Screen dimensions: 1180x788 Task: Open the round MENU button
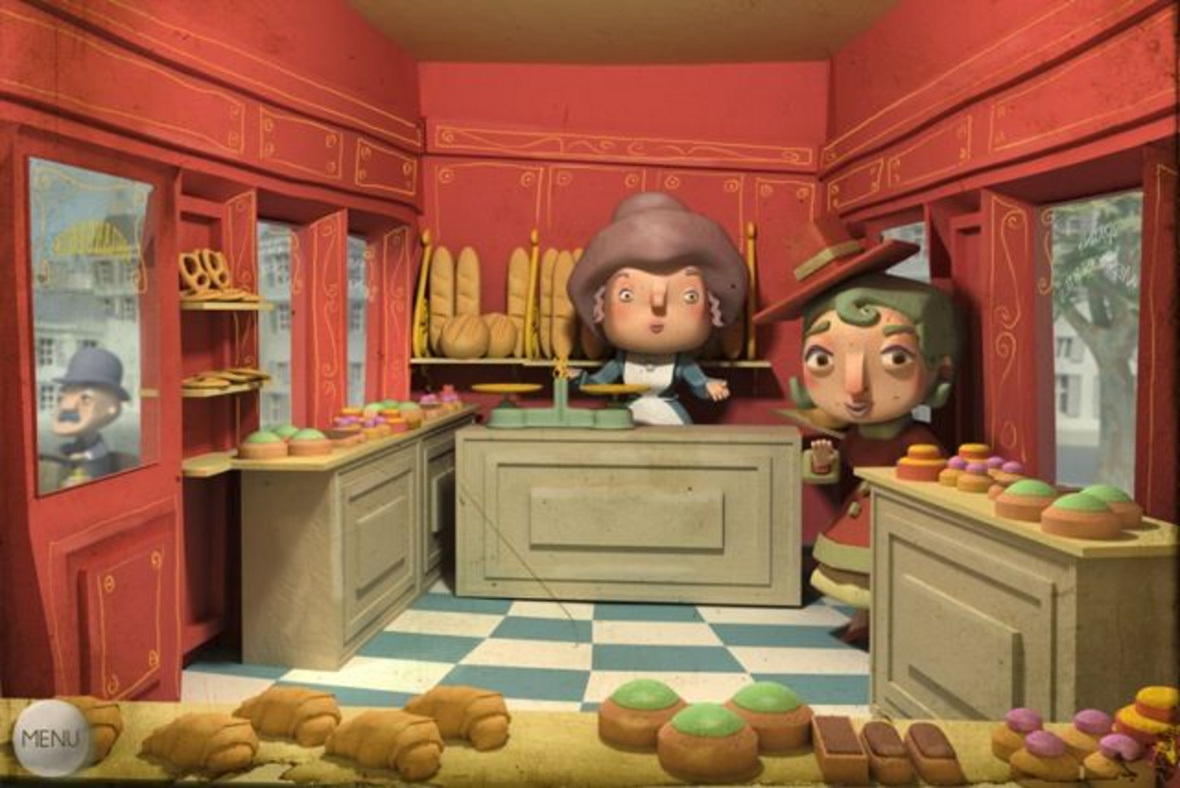point(52,739)
